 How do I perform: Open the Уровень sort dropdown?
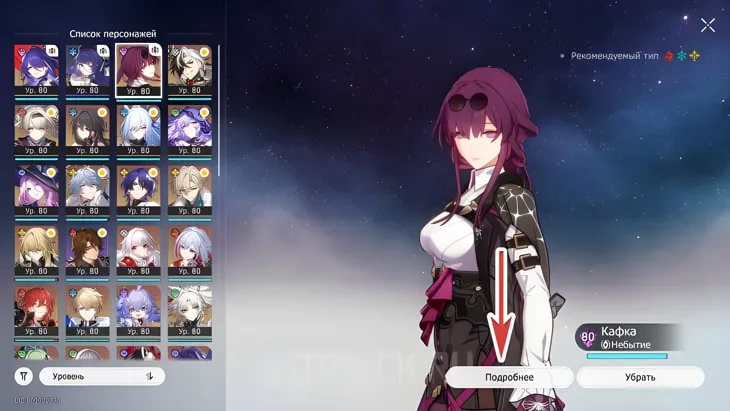(90, 376)
